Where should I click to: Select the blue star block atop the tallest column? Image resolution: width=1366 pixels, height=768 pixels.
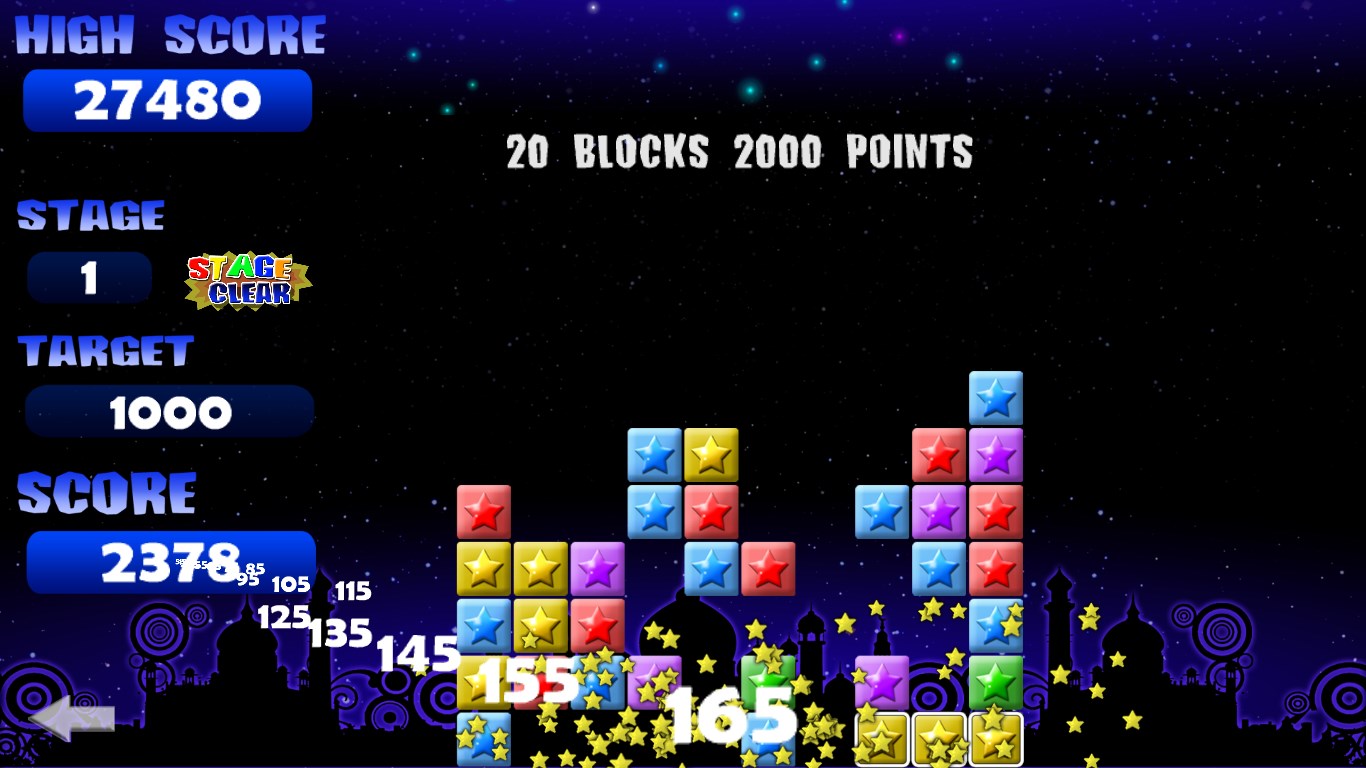coord(996,398)
